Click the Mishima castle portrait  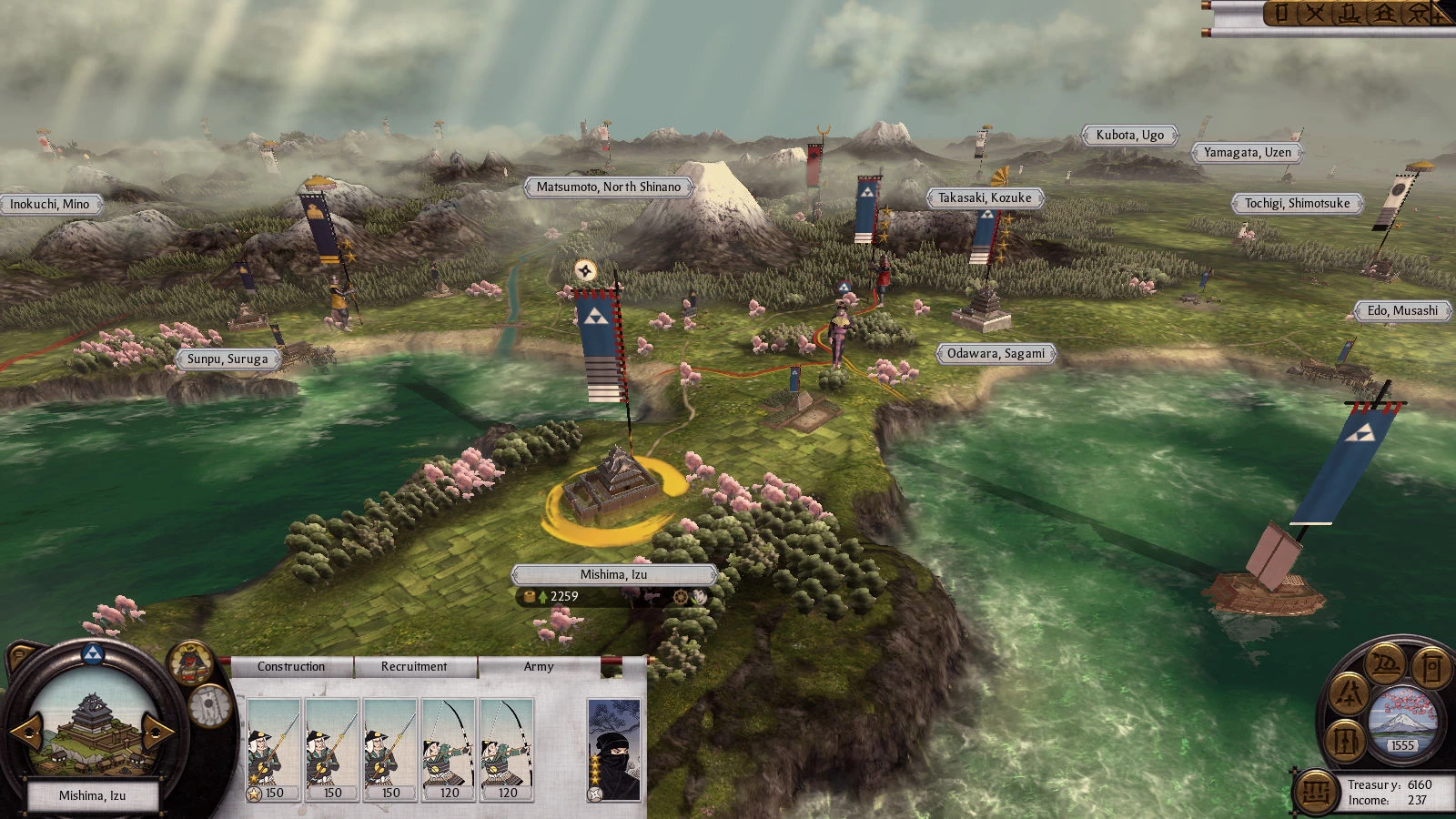[91, 728]
